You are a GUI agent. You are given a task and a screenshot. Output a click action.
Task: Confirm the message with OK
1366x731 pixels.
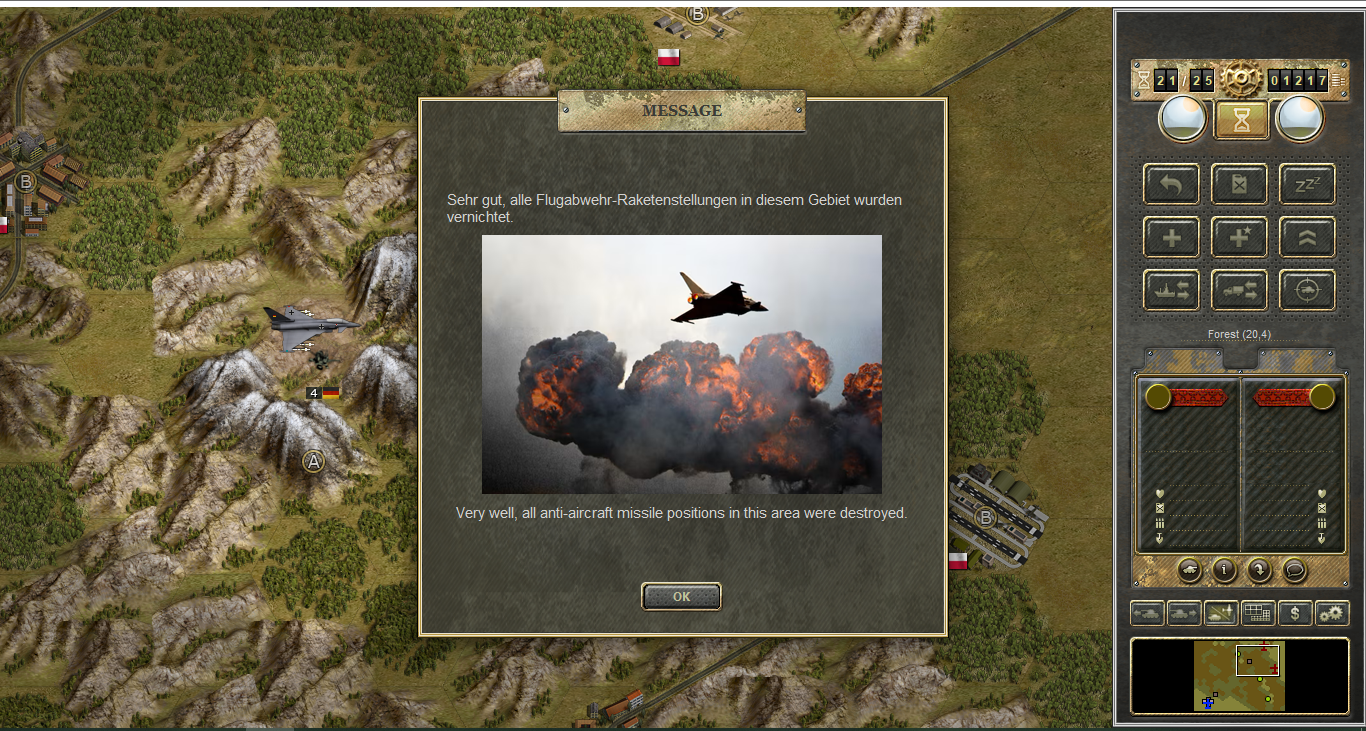point(681,597)
